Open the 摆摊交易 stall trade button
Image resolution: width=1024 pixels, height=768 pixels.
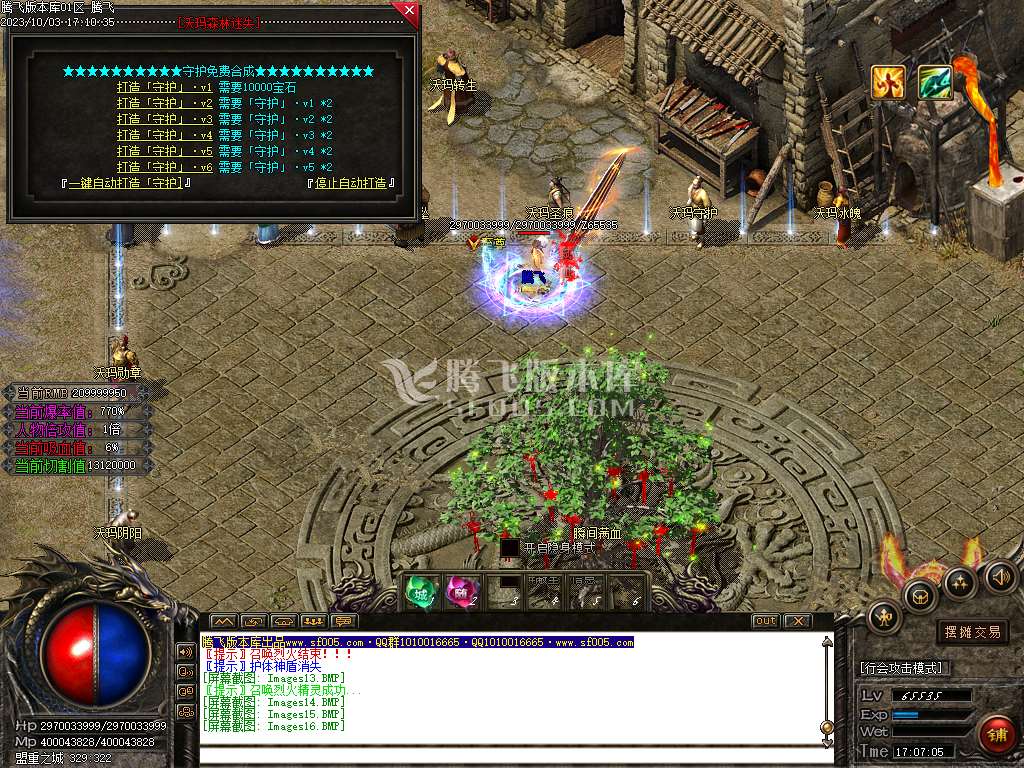(x=972, y=632)
